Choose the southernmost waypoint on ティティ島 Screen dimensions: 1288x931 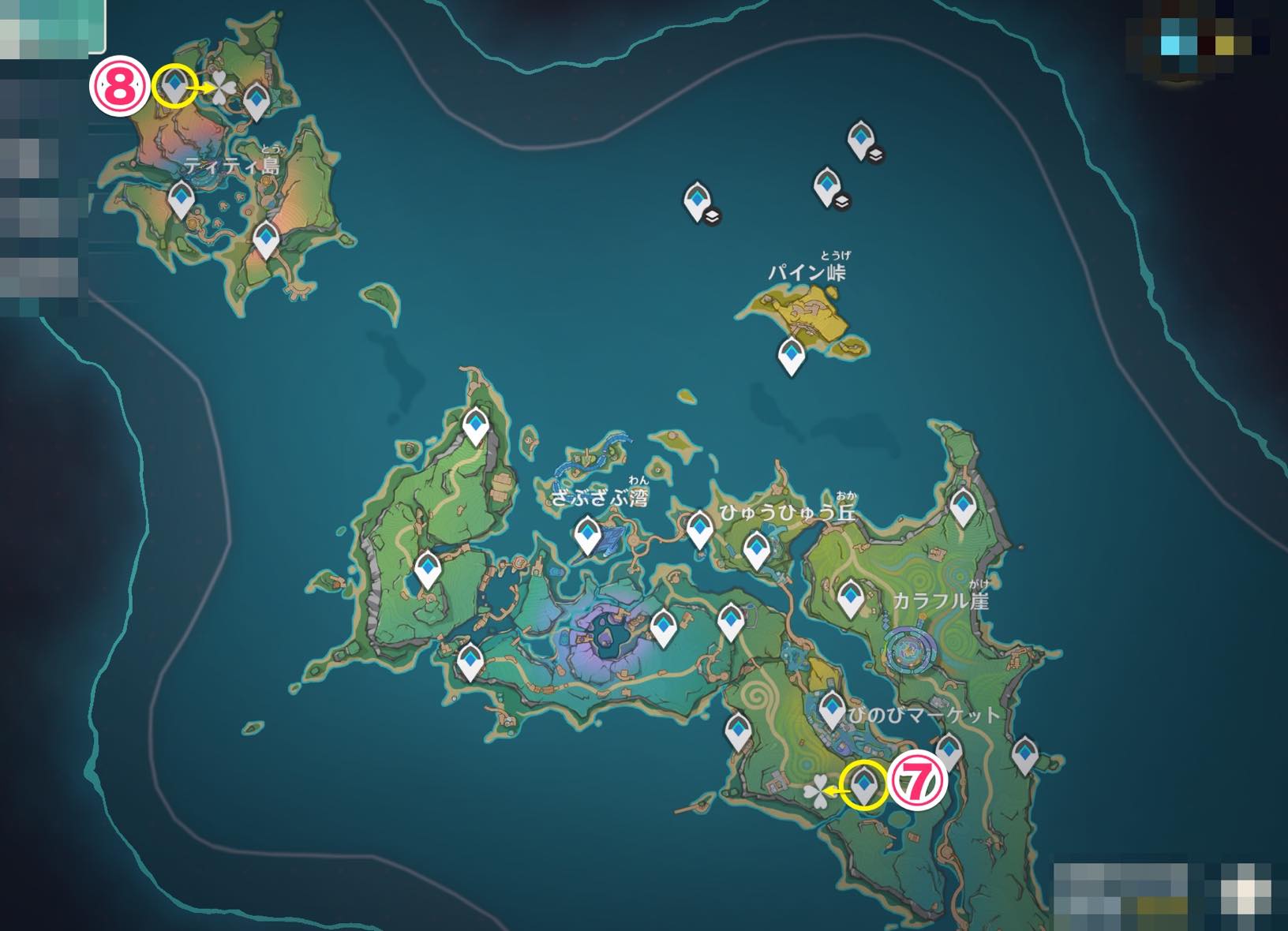[266, 238]
